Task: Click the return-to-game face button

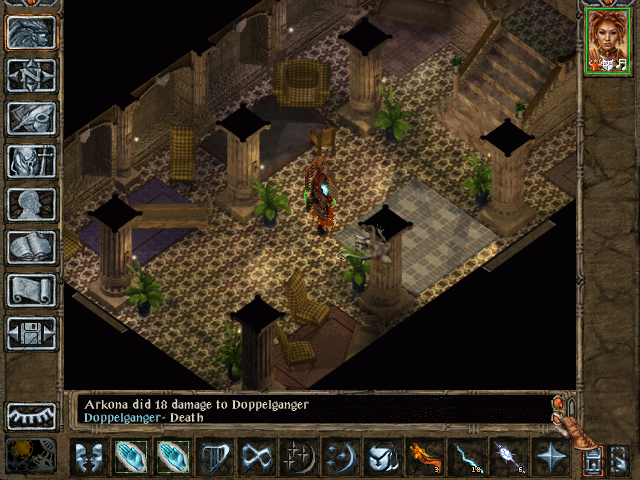Action: (x=32, y=33)
